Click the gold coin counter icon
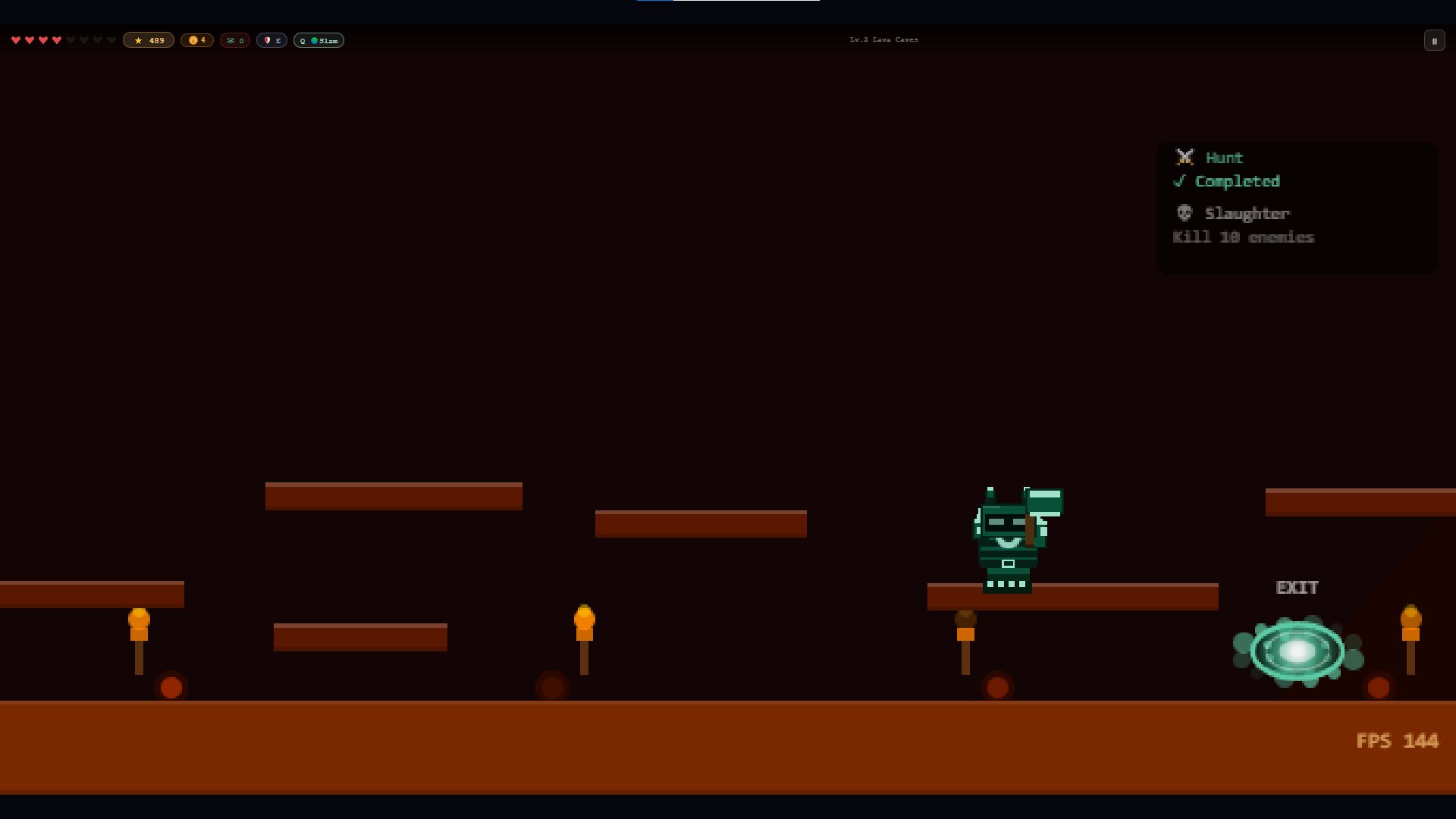The width and height of the screenshot is (1456, 819). coord(192,40)
